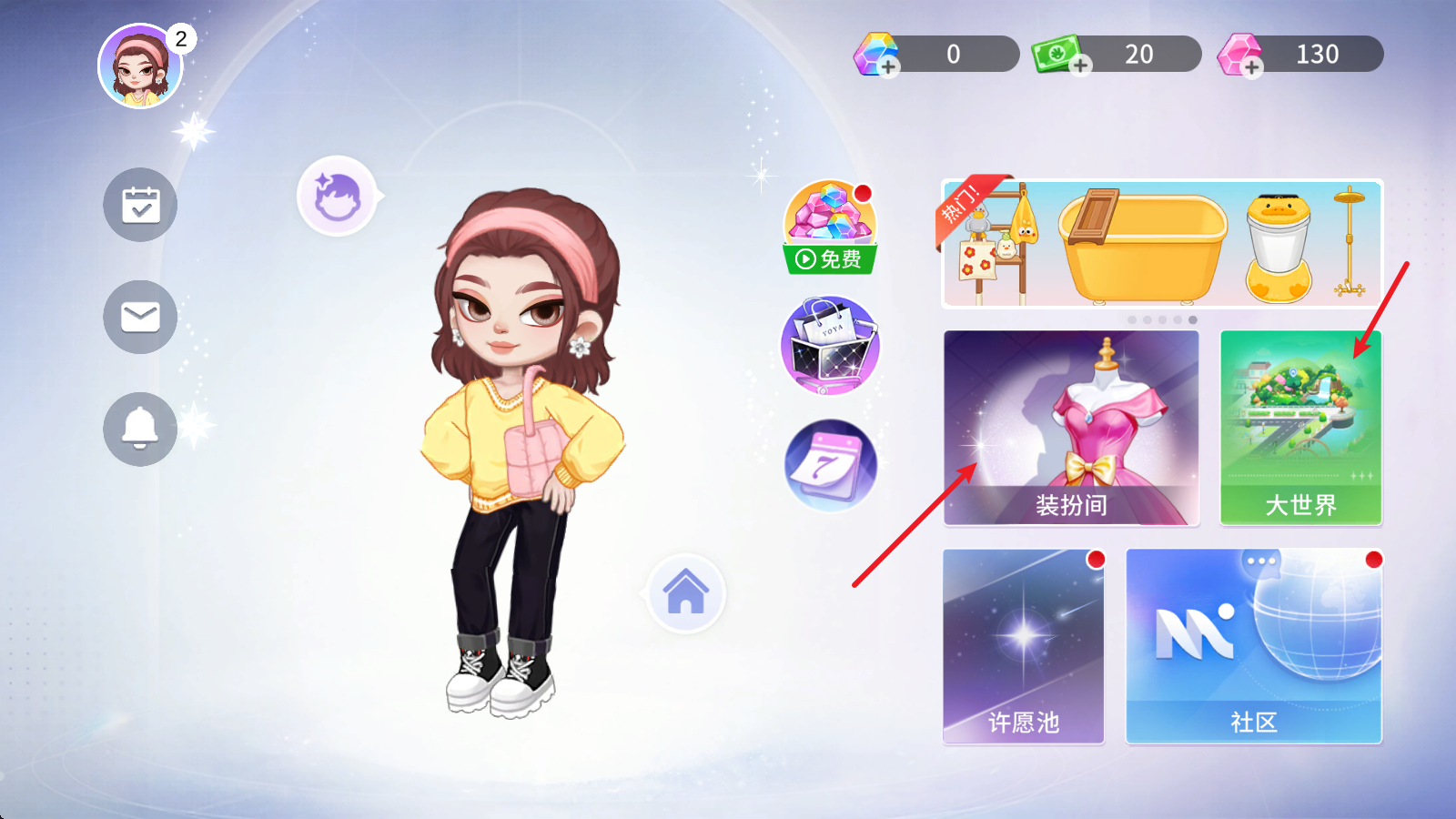
Task: Click plus to buy rainbow gems
Action: [x=887, y=66]
